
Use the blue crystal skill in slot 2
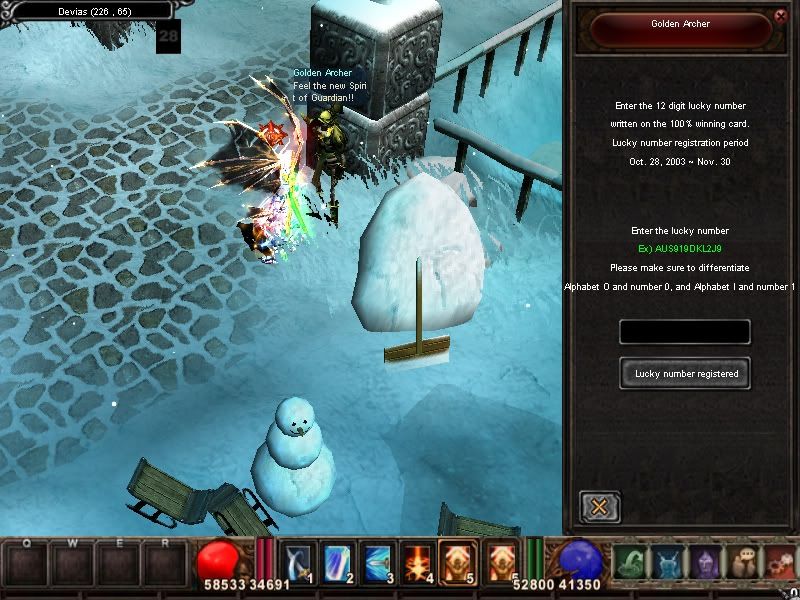tap(335, 562)
